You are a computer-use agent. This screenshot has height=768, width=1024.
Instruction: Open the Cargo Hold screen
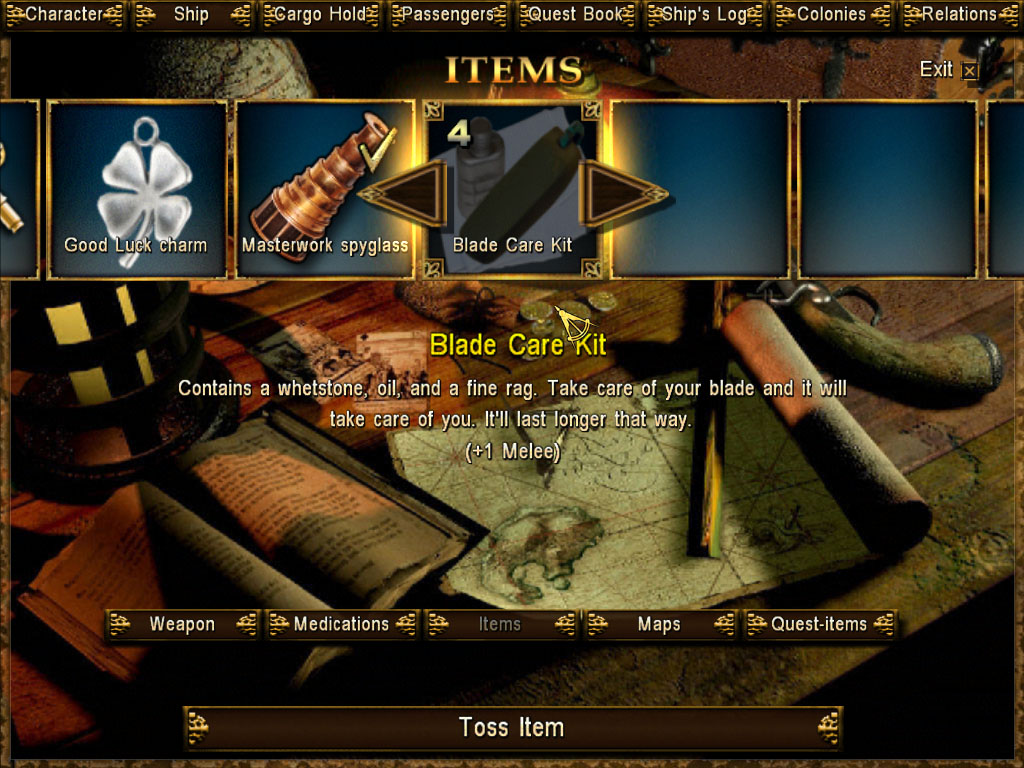(320, 15)
